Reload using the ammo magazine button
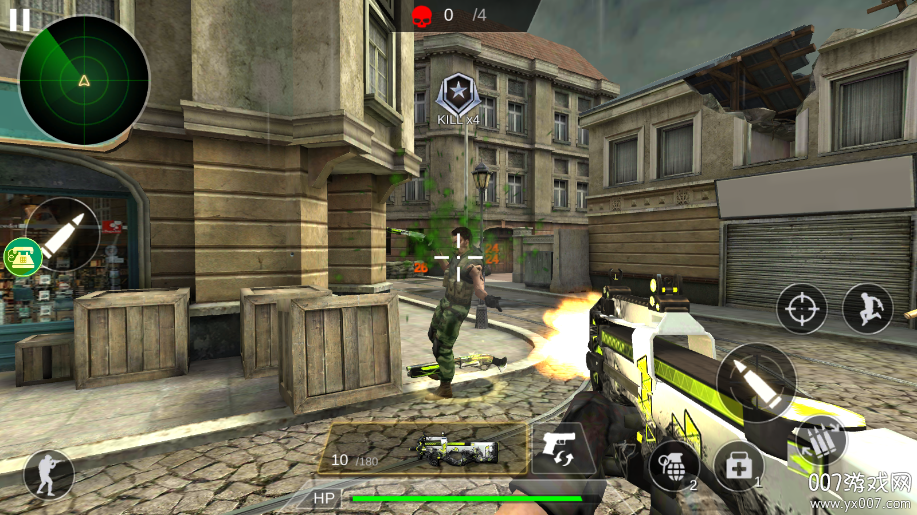The image size is (917, 515). pos(822,439)
